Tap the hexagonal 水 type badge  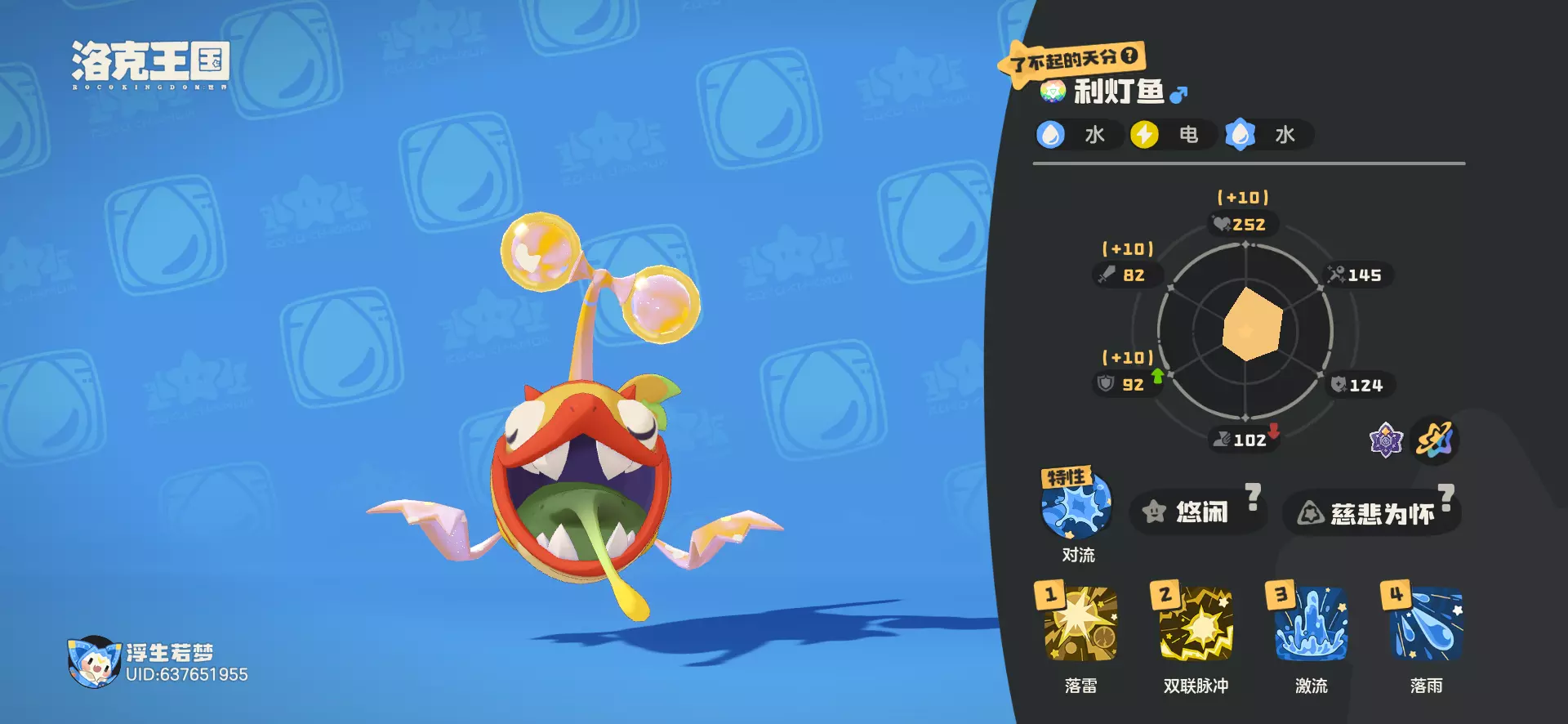click(x=1240, y=135)
